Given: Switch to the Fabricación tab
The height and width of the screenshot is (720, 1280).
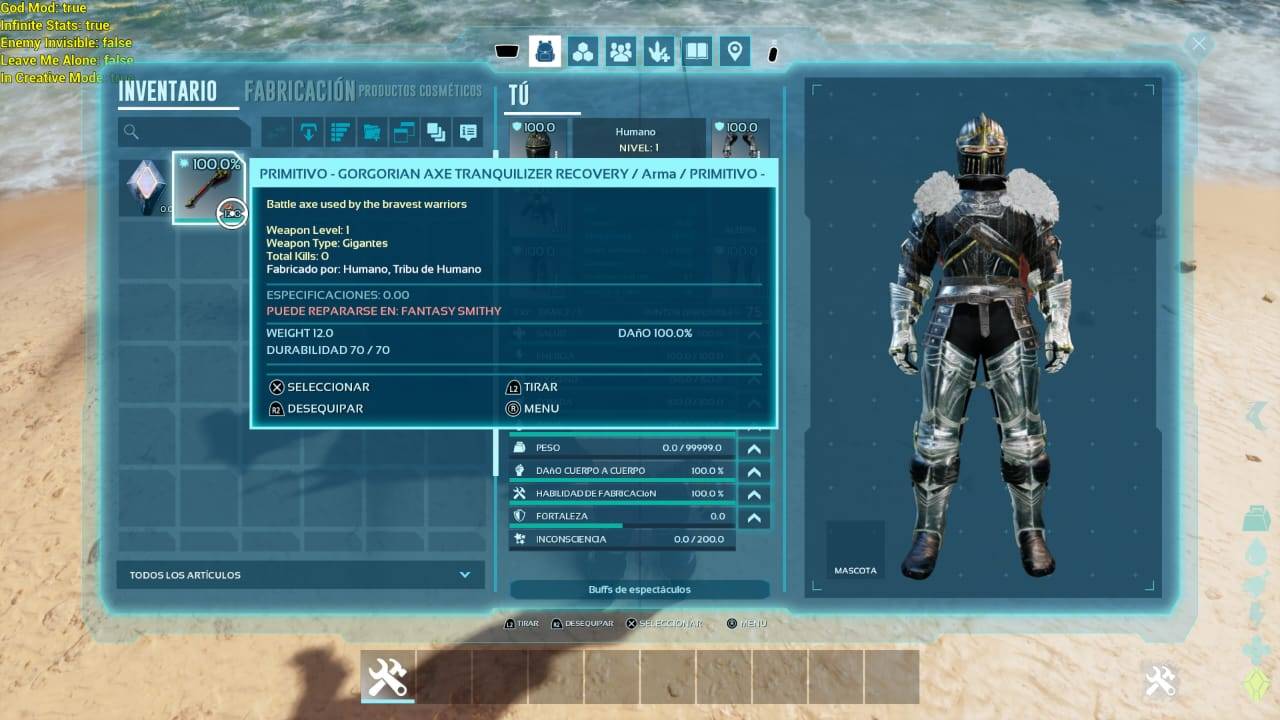Looking at the screenshot, I should [x=299, y=91].
